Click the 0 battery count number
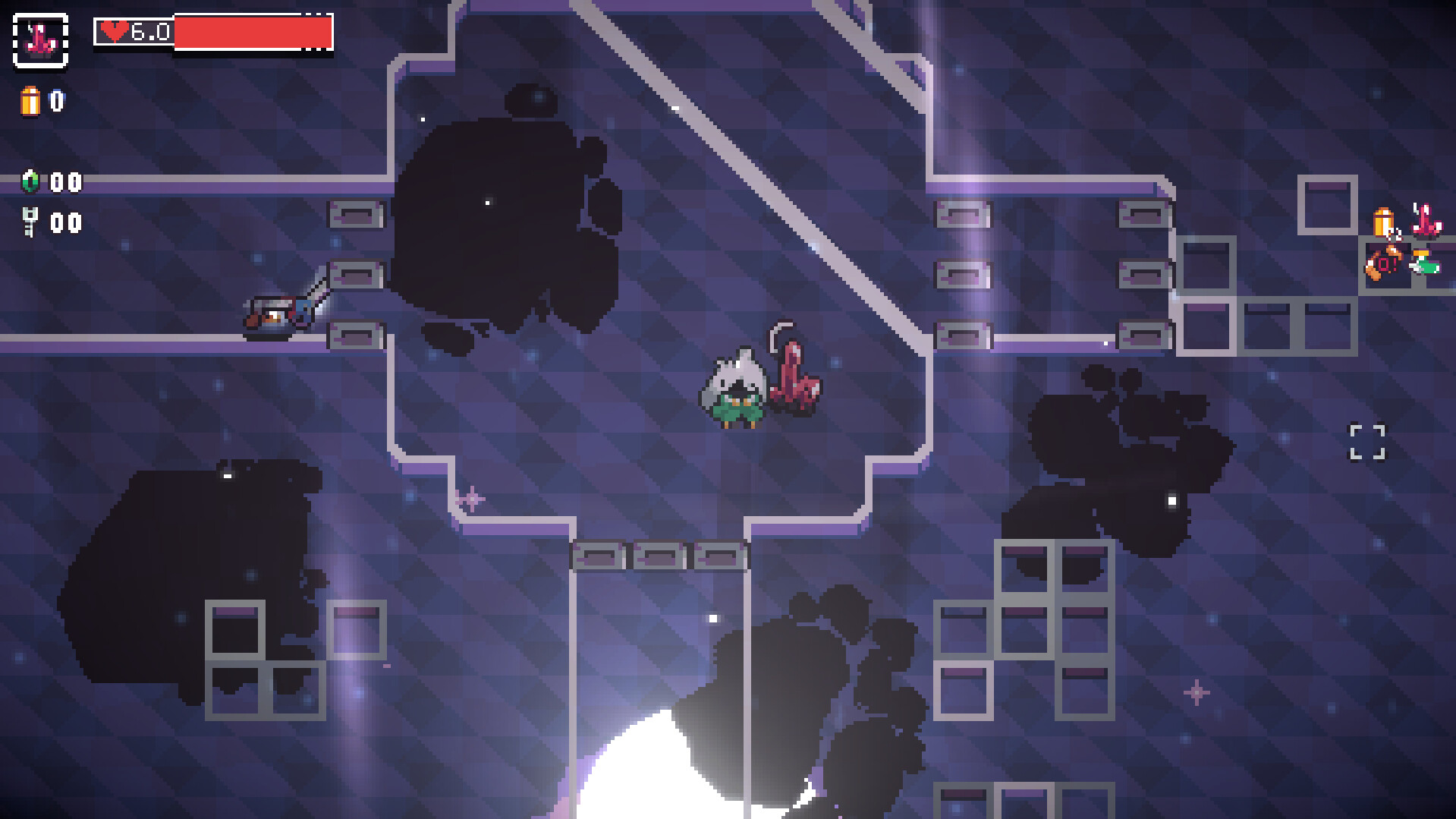The height and width of the screenshot is (819, 1456). pos(58,99)
